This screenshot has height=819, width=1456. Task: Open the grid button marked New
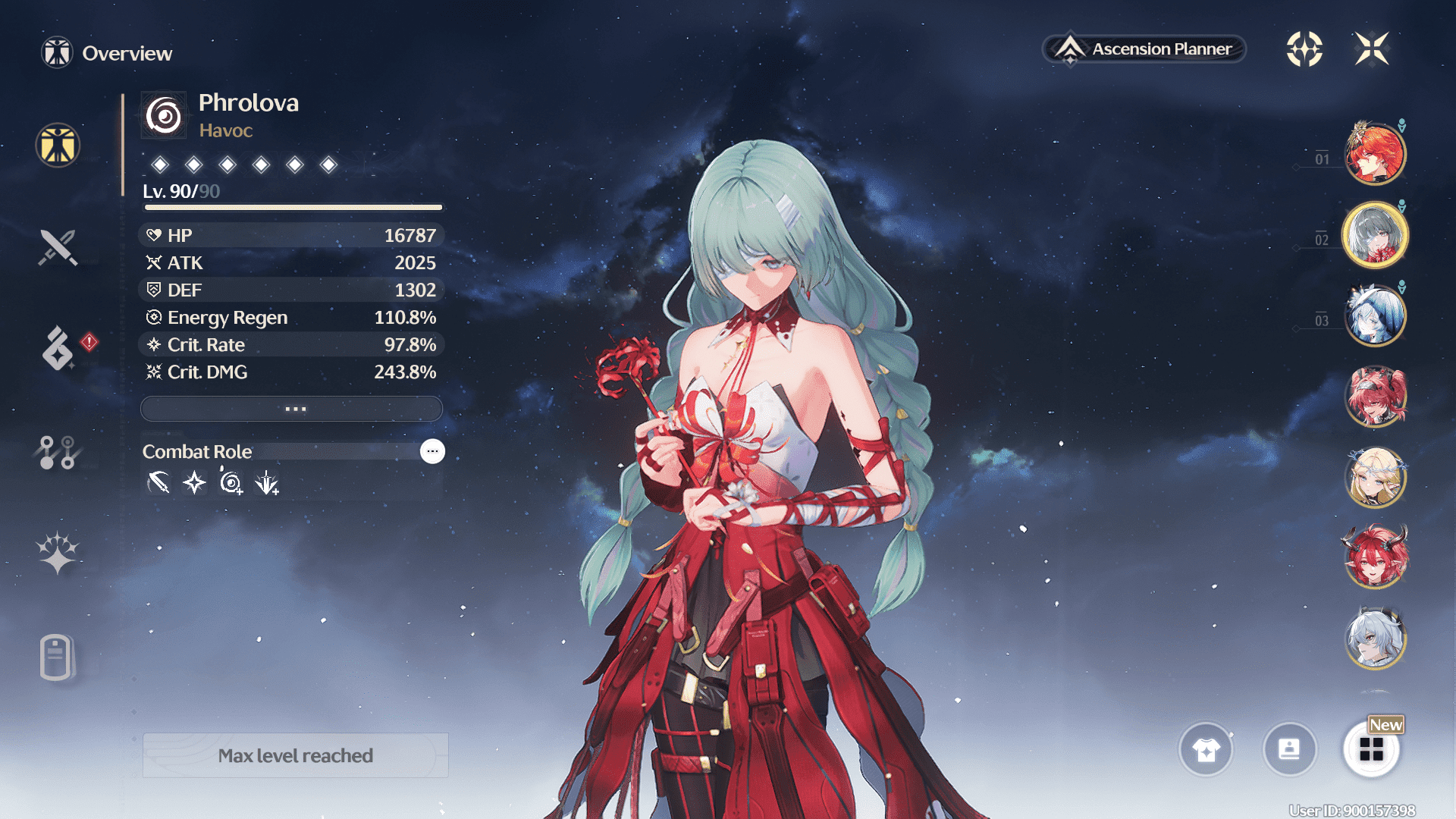(x=1371, y=749)
